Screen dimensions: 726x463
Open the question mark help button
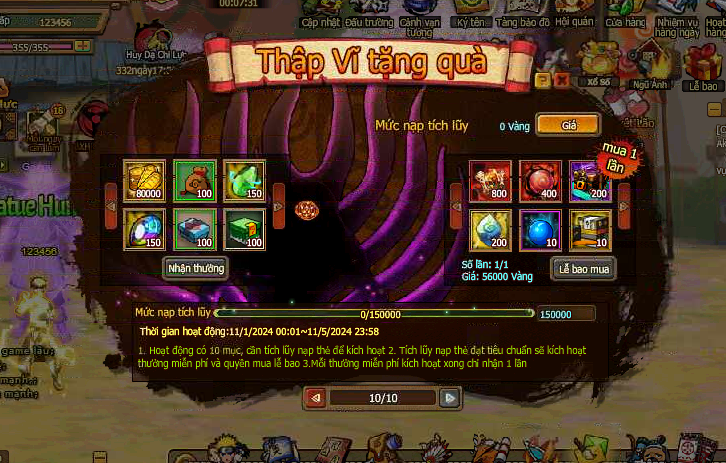coord(543,80)
